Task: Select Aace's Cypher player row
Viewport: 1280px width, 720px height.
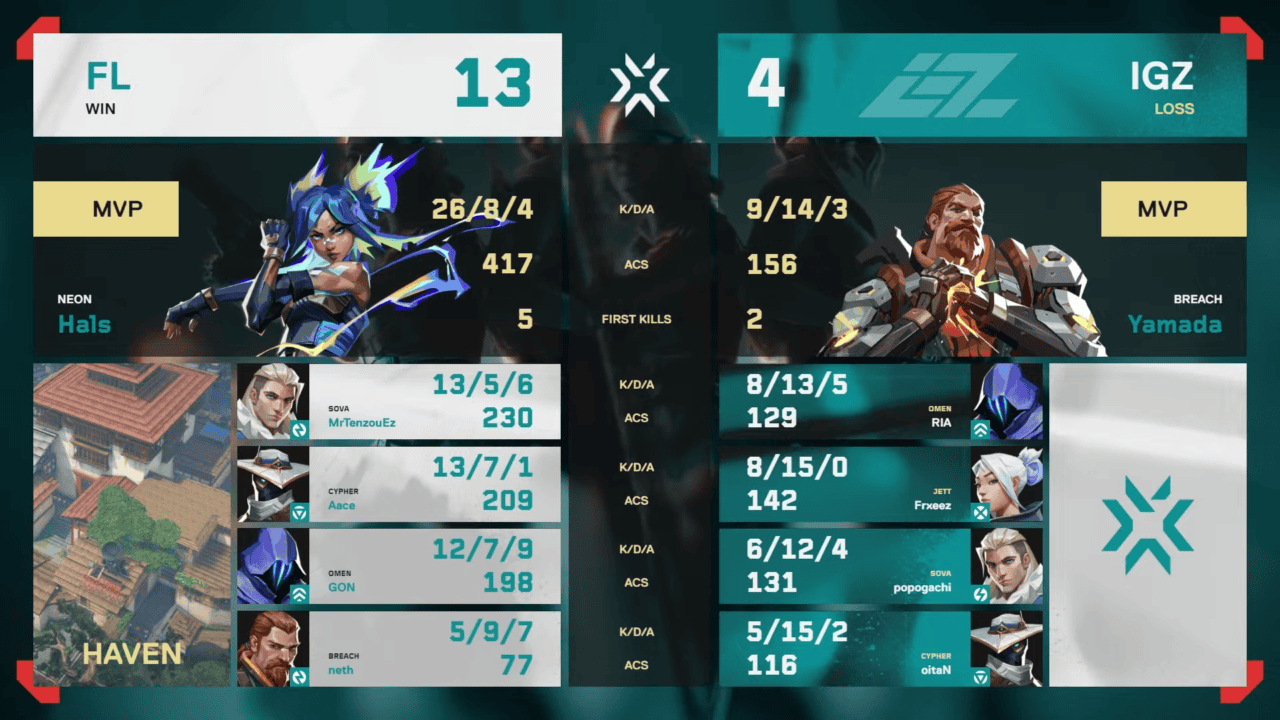Action: 398,484
